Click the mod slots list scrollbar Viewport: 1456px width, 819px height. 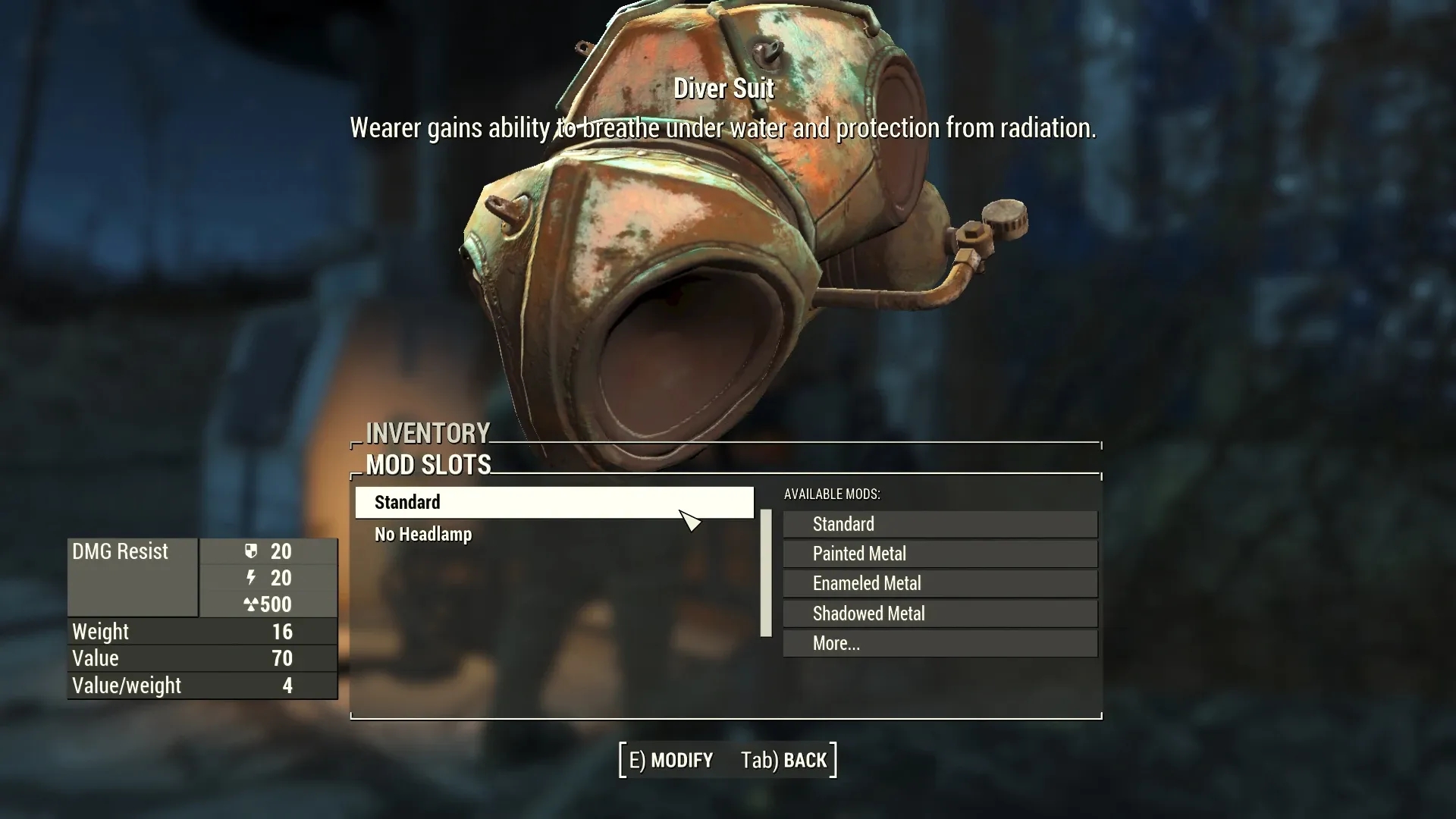tap(766, 573)
